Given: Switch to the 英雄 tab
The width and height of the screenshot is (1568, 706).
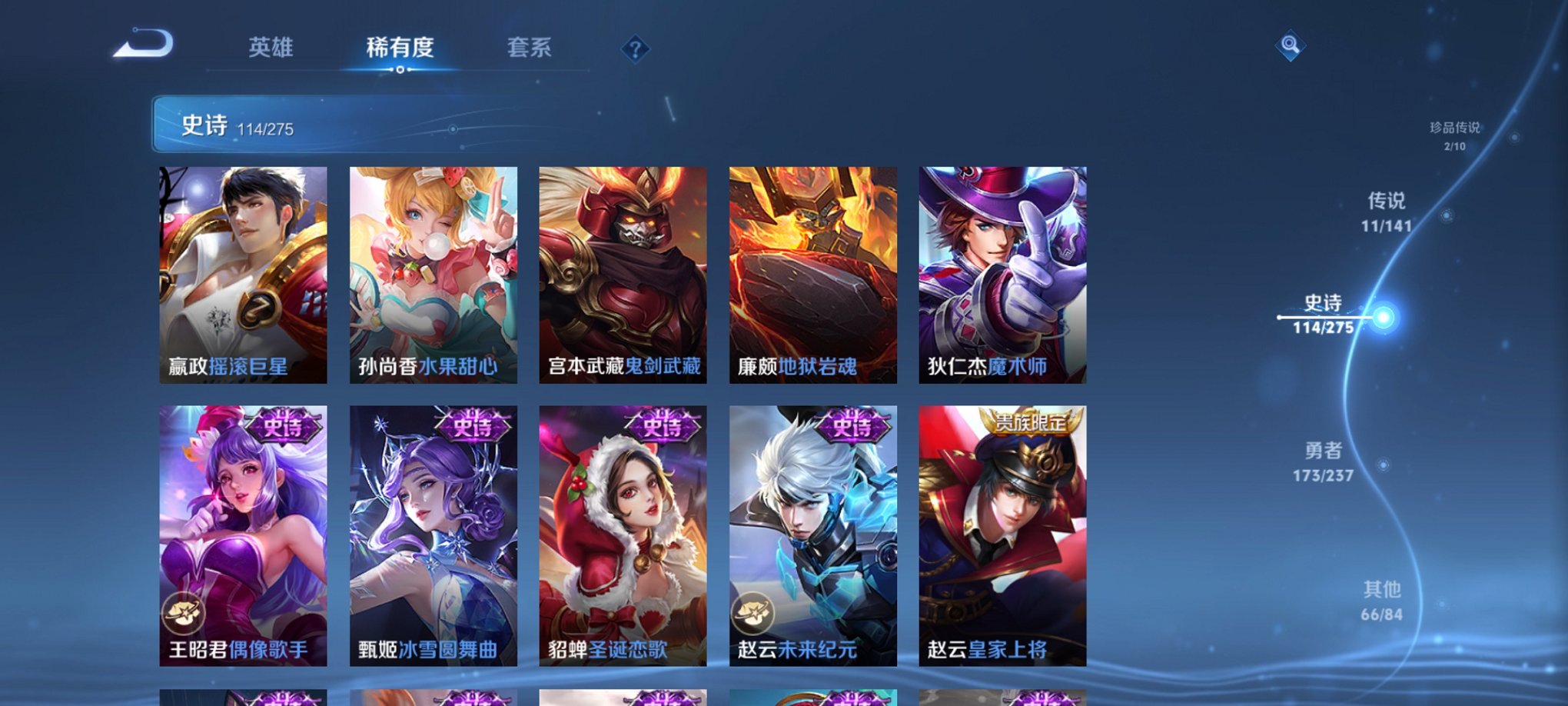Looking at the screenshot, I should 271,48.
